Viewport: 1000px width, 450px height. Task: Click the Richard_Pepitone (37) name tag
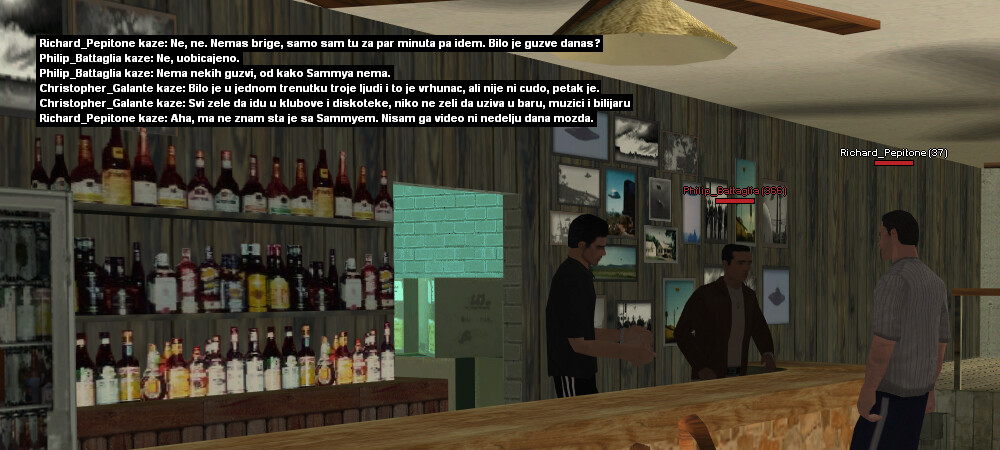point(893,153)
